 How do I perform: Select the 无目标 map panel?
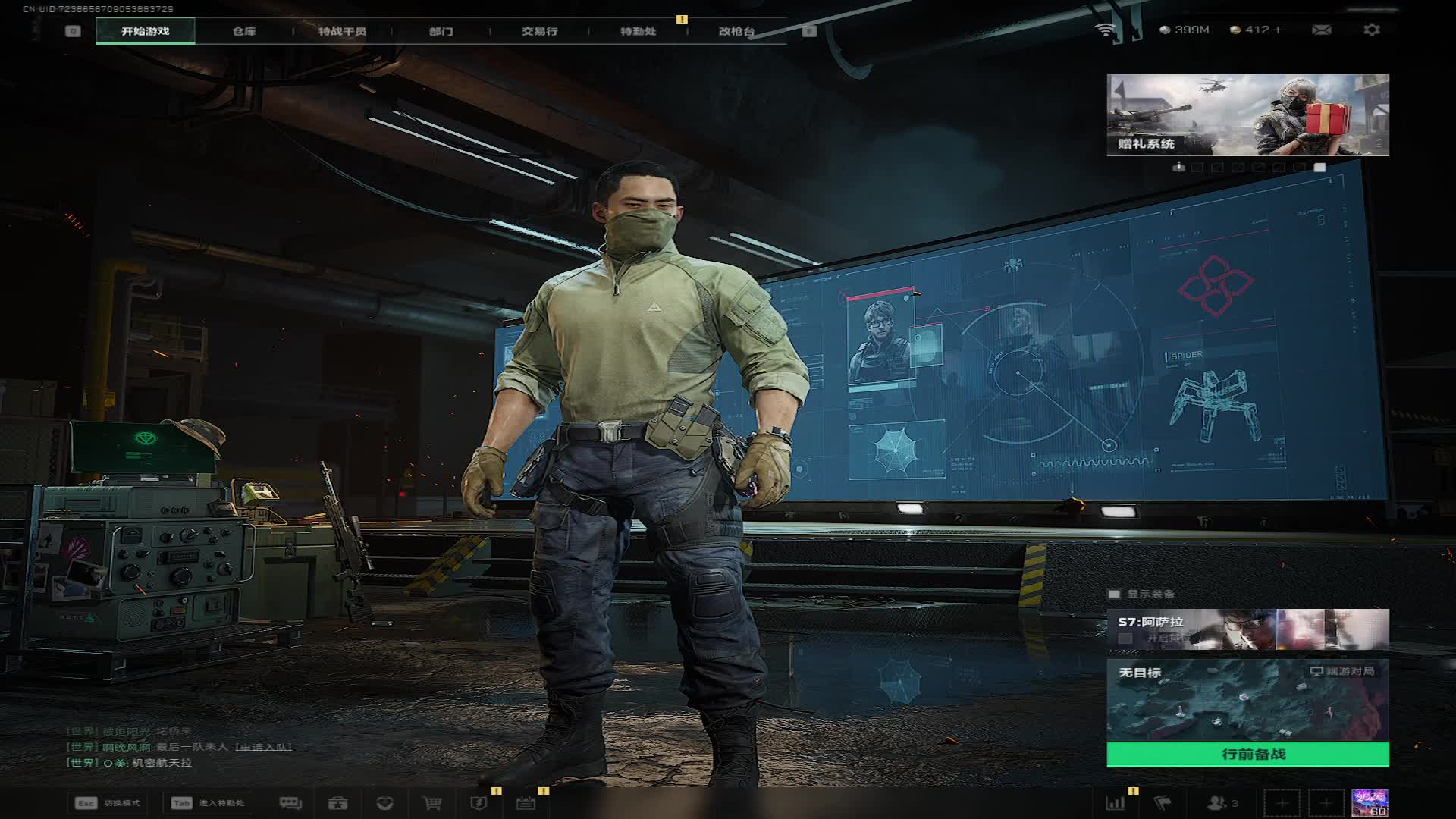coord(1247,700)
